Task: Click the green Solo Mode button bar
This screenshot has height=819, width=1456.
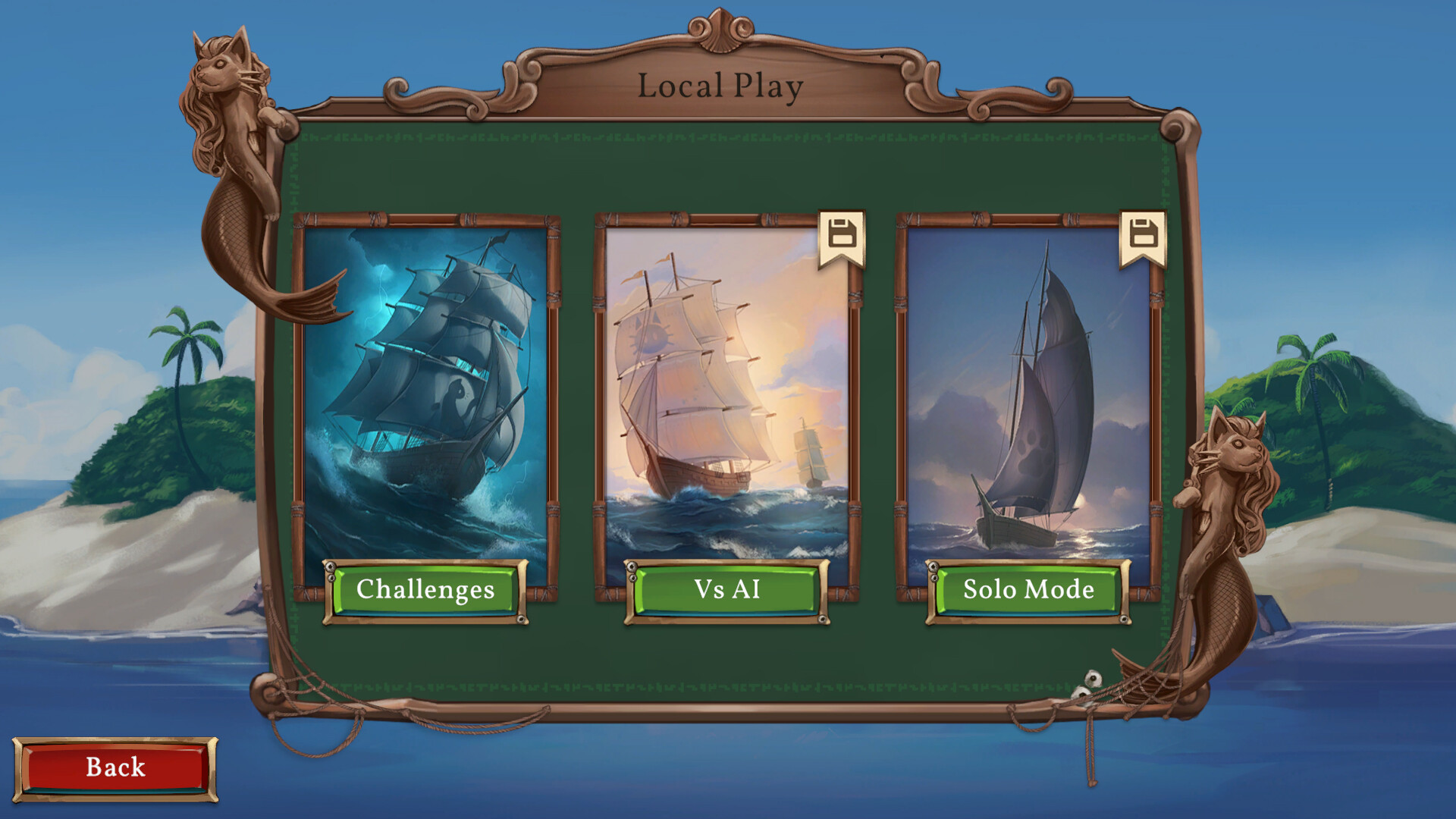Action: (x=1027, y=591)
